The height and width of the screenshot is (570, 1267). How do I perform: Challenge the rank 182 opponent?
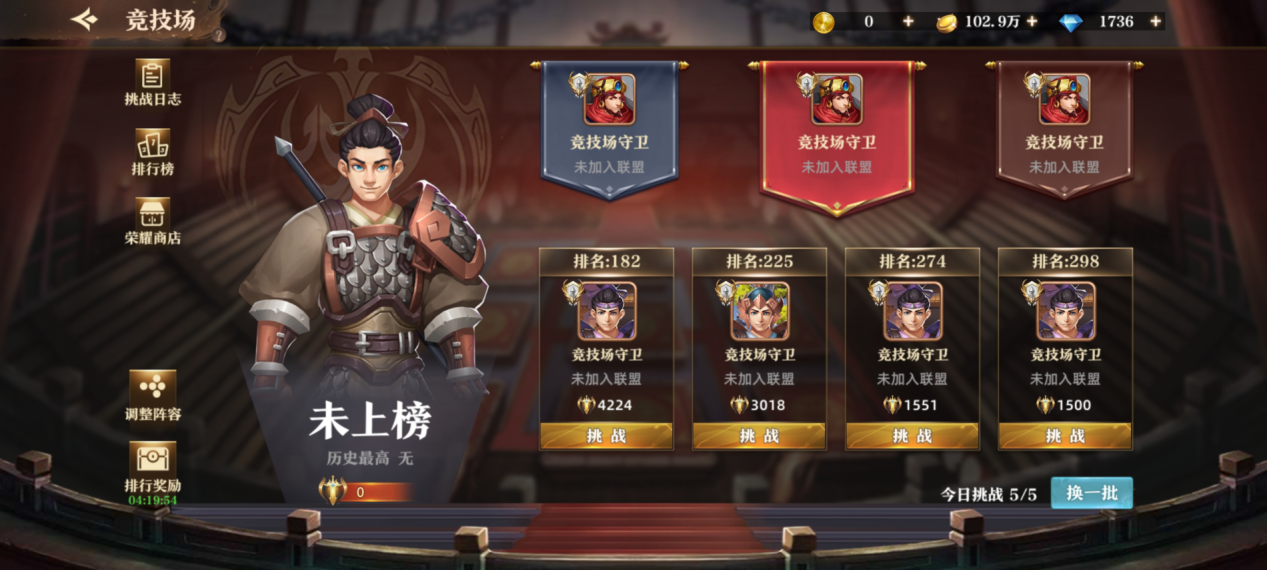[607, 436]
